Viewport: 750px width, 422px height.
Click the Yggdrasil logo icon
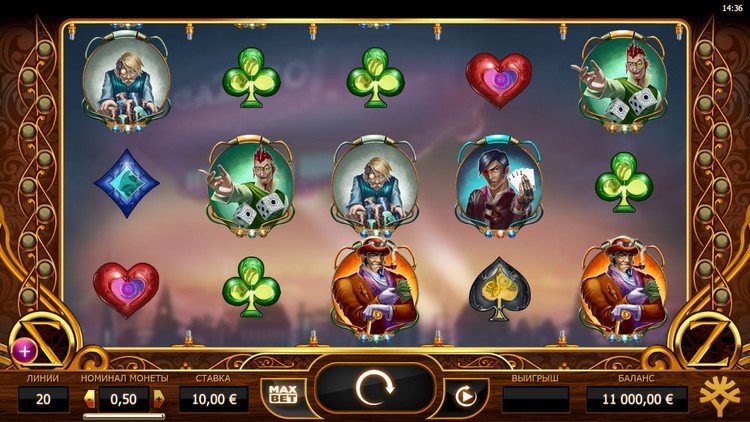pos(721,395)
